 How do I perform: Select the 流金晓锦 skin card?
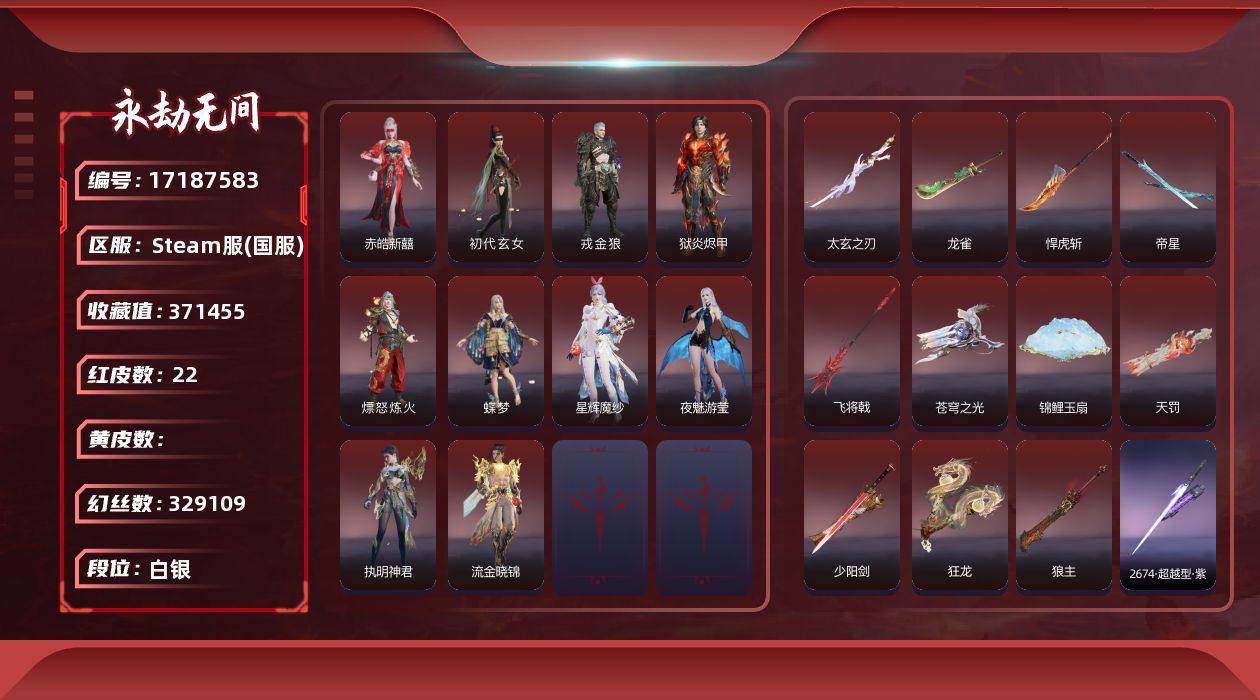(496, 515)
